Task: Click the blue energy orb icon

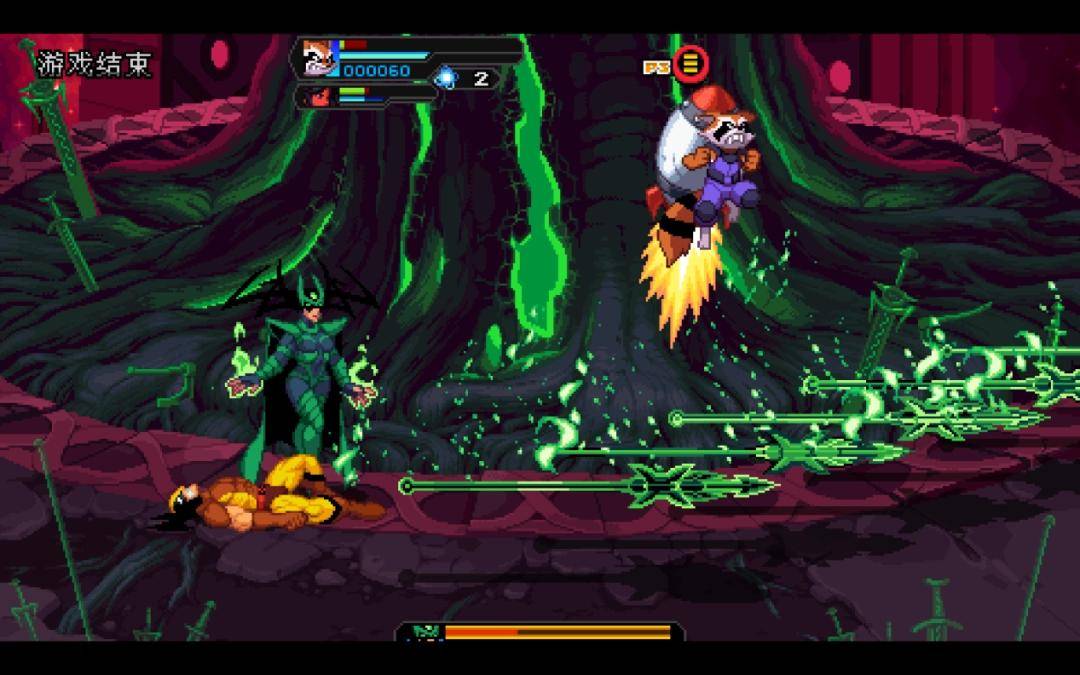Action: coord(446,78)
